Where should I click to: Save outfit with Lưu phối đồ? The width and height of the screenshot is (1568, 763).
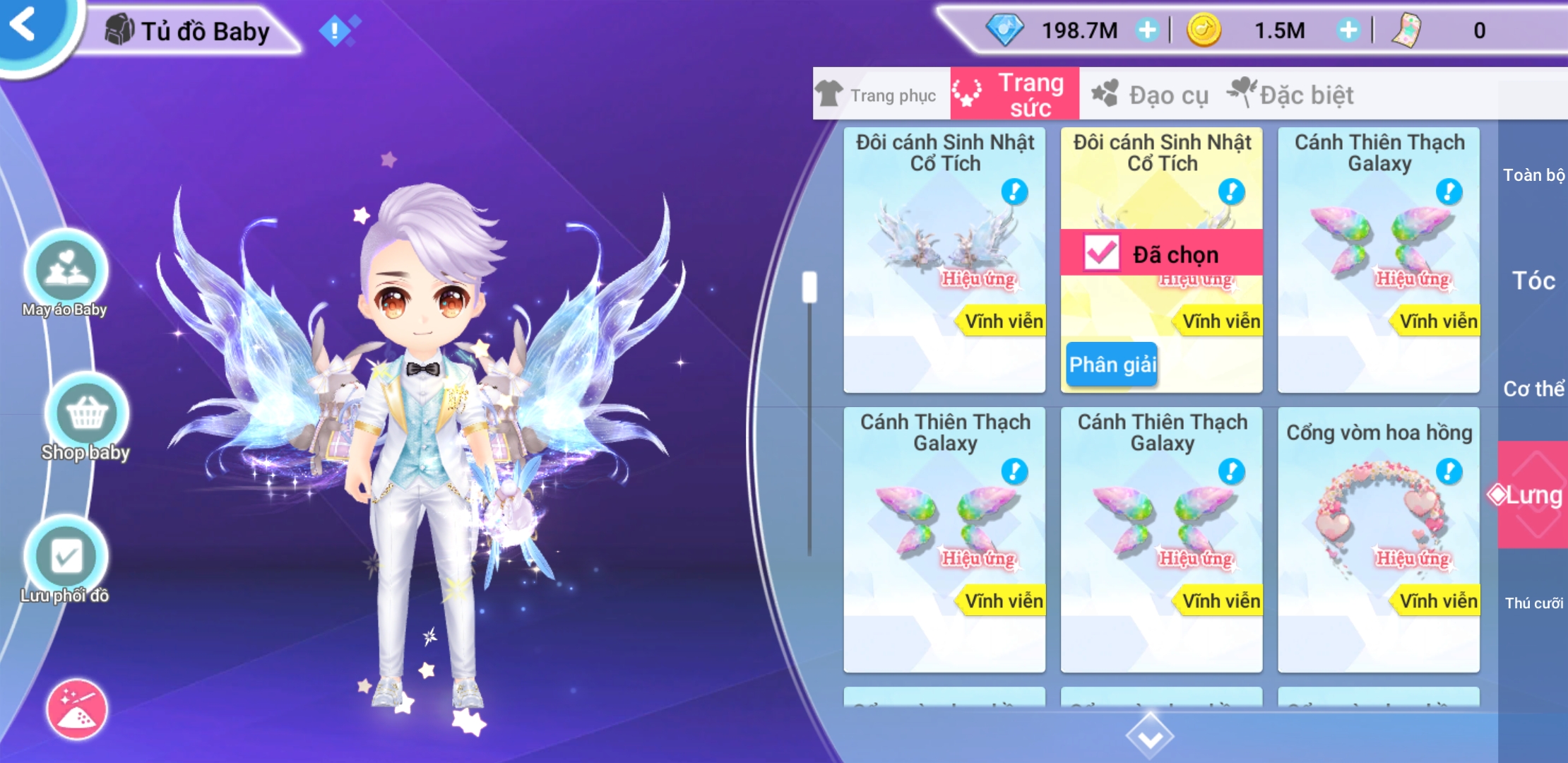pos(66,558)
